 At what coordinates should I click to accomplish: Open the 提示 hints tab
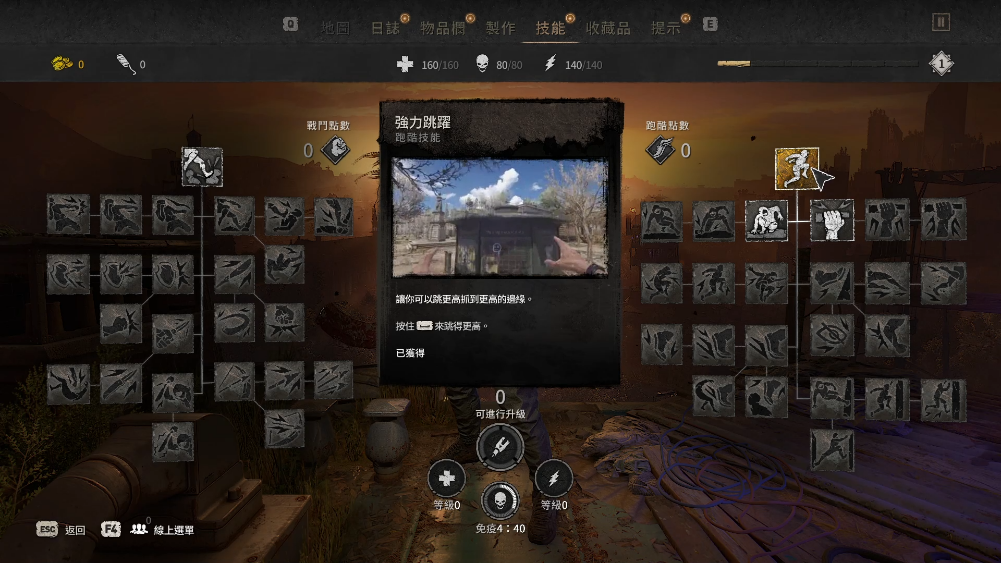[x=665, y=28]
